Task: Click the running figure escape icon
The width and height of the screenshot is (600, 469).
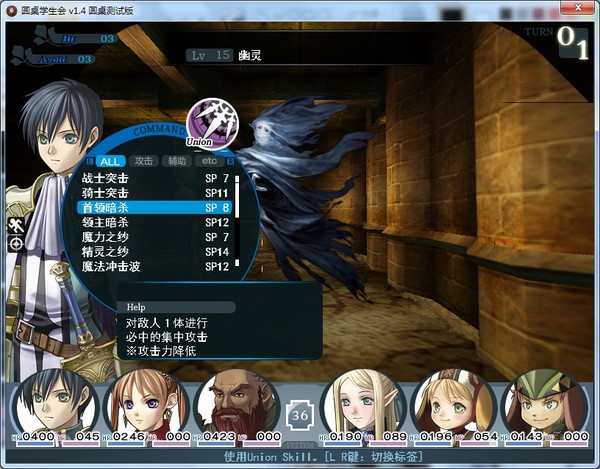Action: 16,223
